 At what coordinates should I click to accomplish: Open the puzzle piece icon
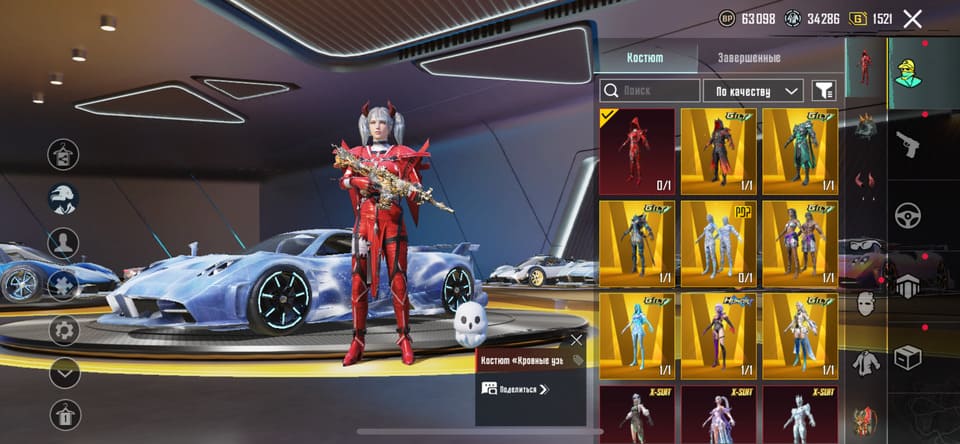tap(63, 285)
